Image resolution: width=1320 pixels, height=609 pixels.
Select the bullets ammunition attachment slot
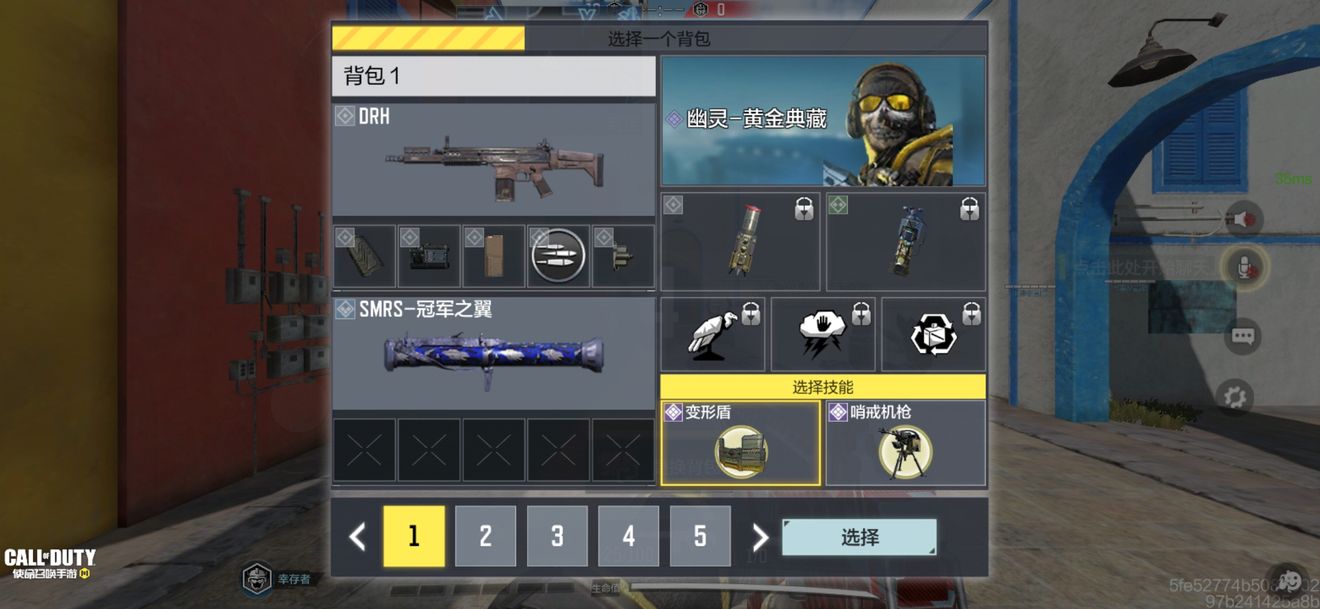pyautogui.click(x=557, y=256)
